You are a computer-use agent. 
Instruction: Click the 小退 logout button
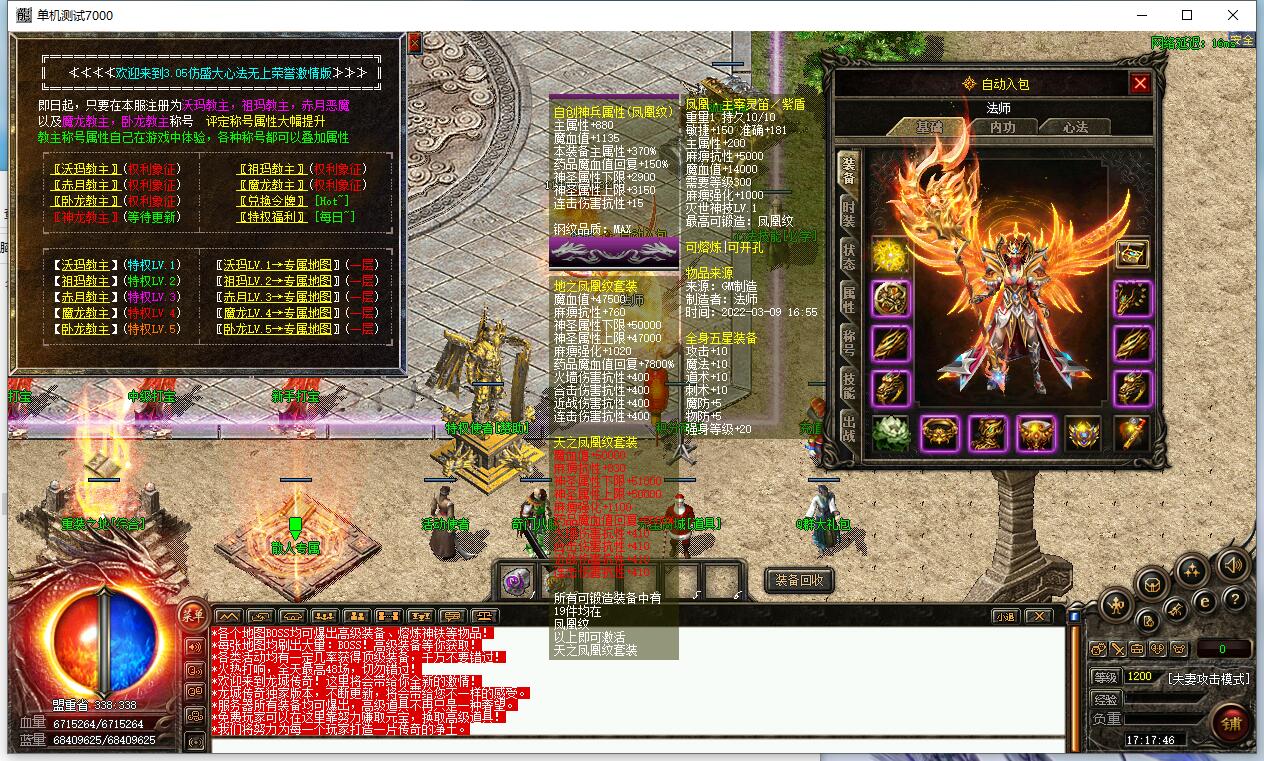1005,616
